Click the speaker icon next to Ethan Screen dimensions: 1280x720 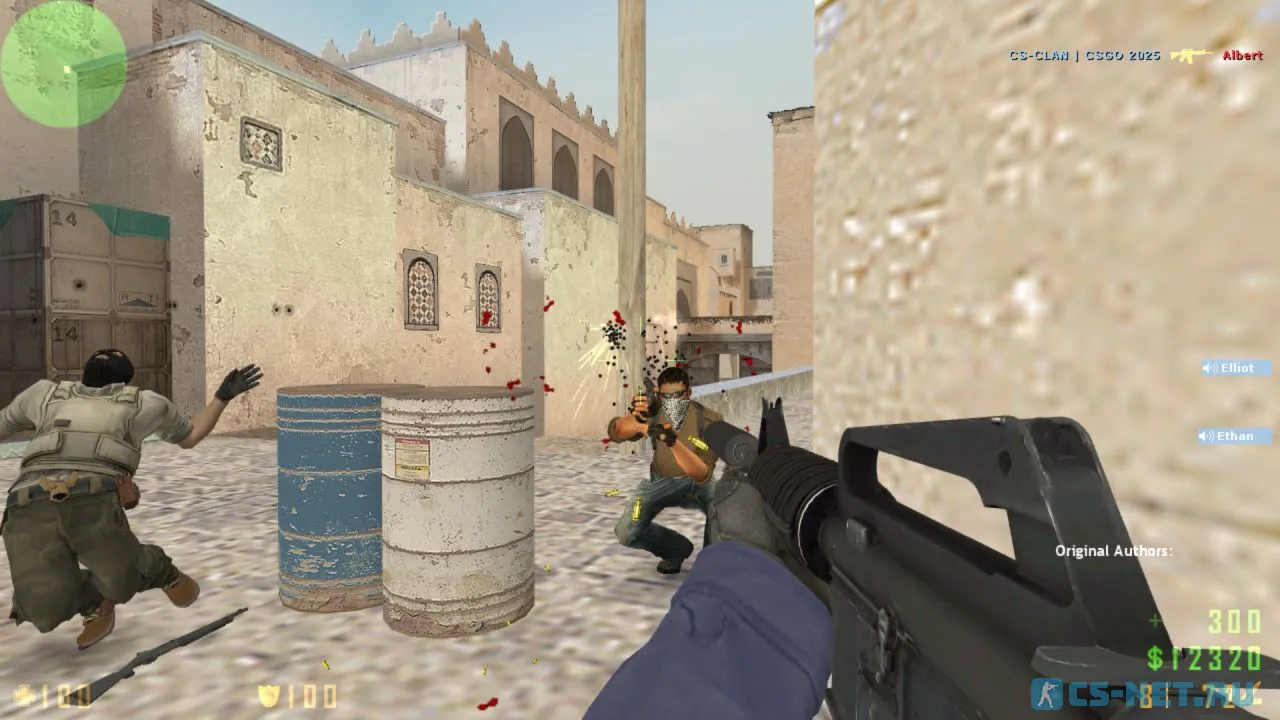1206,436
